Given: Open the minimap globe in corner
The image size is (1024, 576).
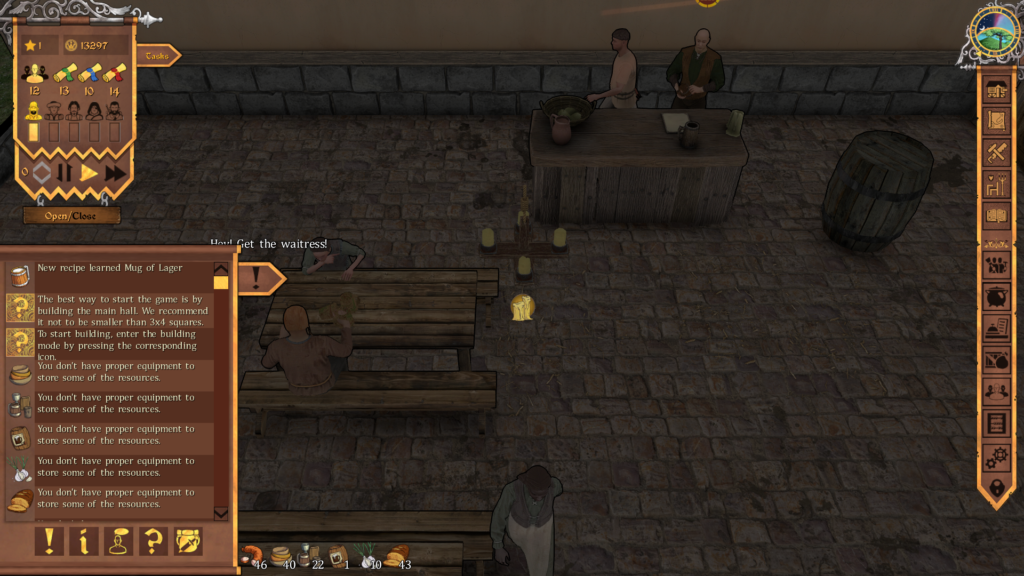Looking at the screenshot, I should (x=995, y=33).
